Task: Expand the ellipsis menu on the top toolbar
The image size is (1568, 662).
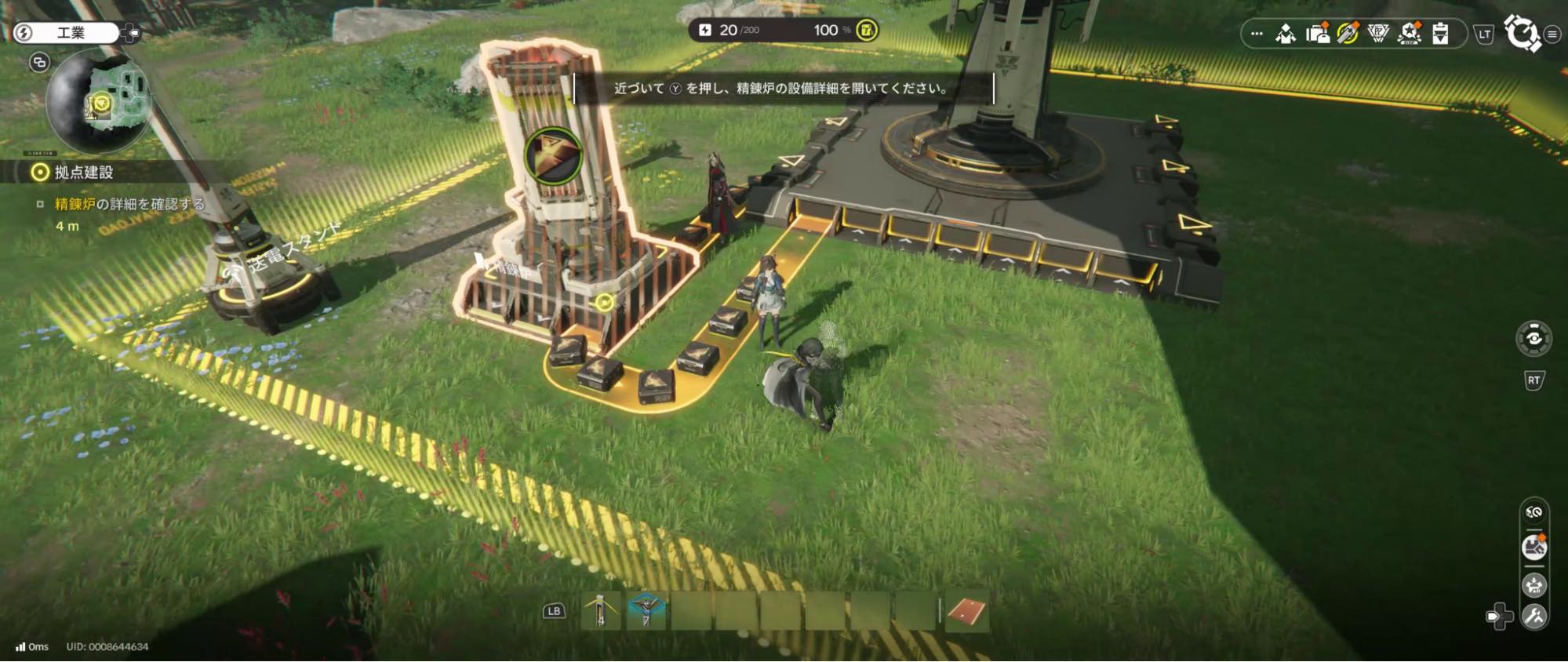Action: coord(1259,33)
